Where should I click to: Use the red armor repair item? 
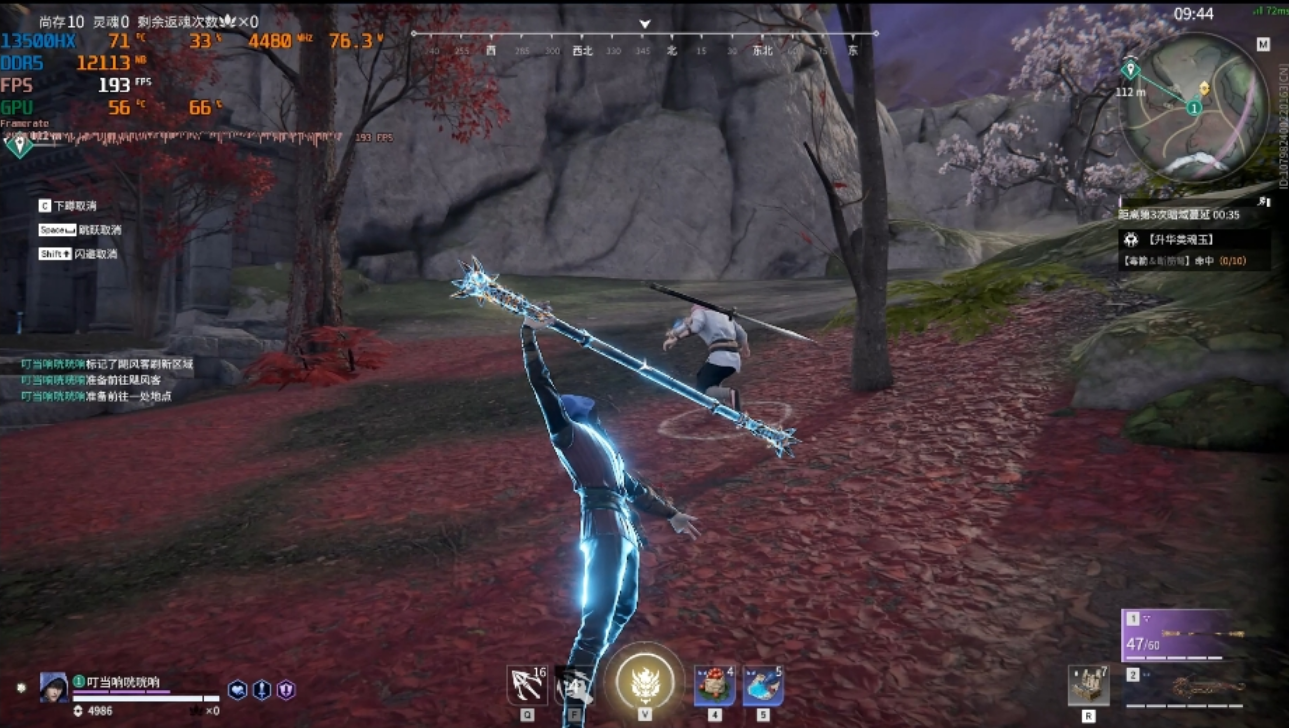tap(714, 687)
